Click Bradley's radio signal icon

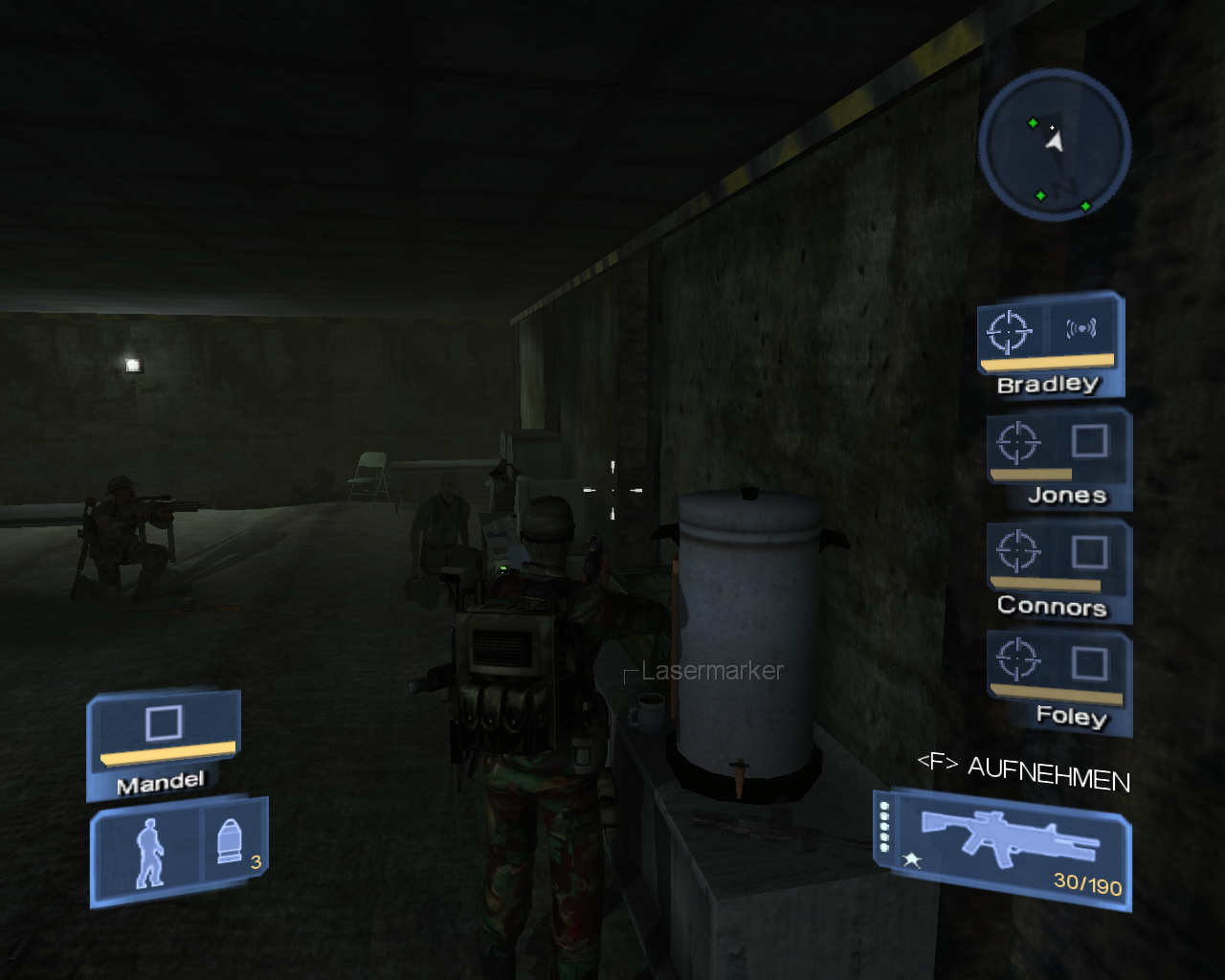coord(1081,329)
